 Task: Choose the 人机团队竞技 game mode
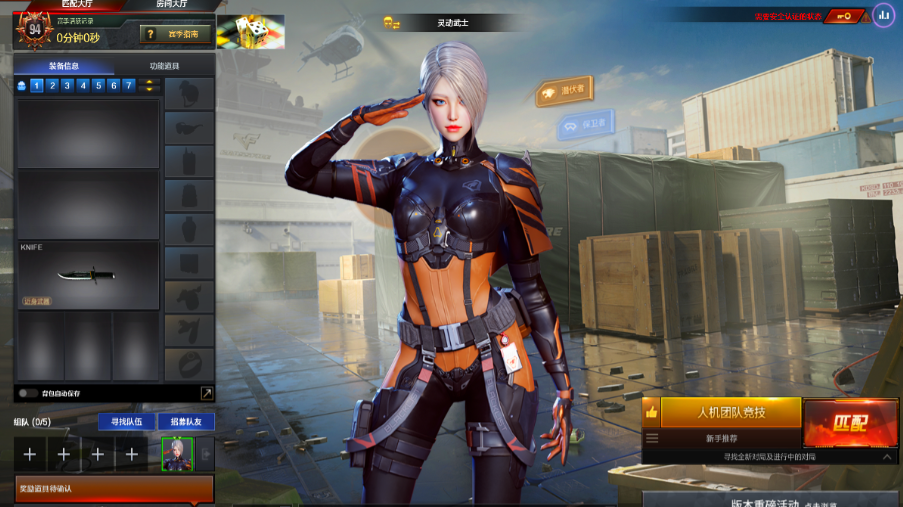pos(730,412)
